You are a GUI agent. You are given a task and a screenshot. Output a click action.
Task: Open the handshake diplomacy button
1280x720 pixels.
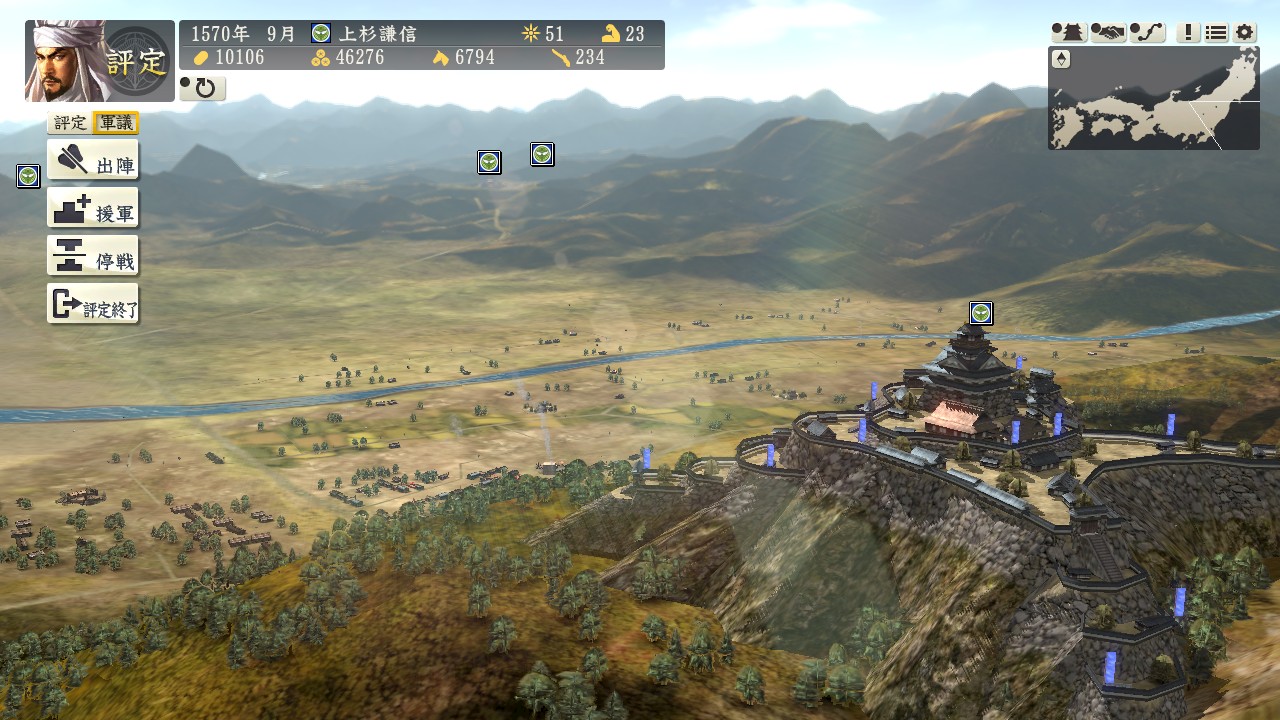point(1108,32)
